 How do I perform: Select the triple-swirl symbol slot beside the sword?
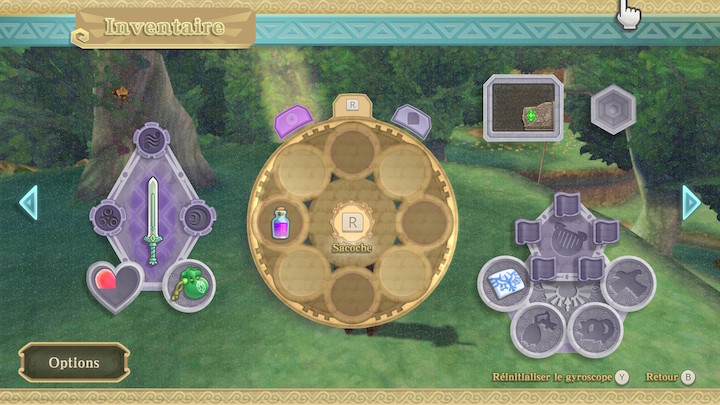(x=109, y=216)
